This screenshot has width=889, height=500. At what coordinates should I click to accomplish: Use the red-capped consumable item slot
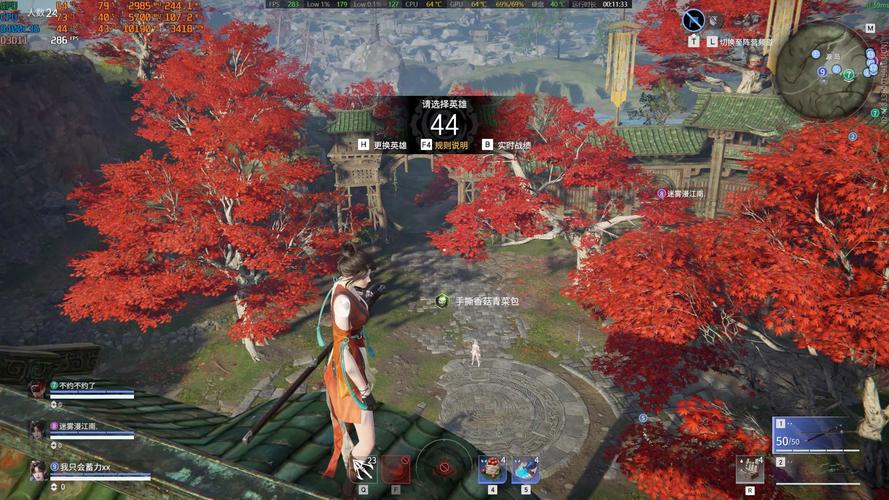pos(492,469)
